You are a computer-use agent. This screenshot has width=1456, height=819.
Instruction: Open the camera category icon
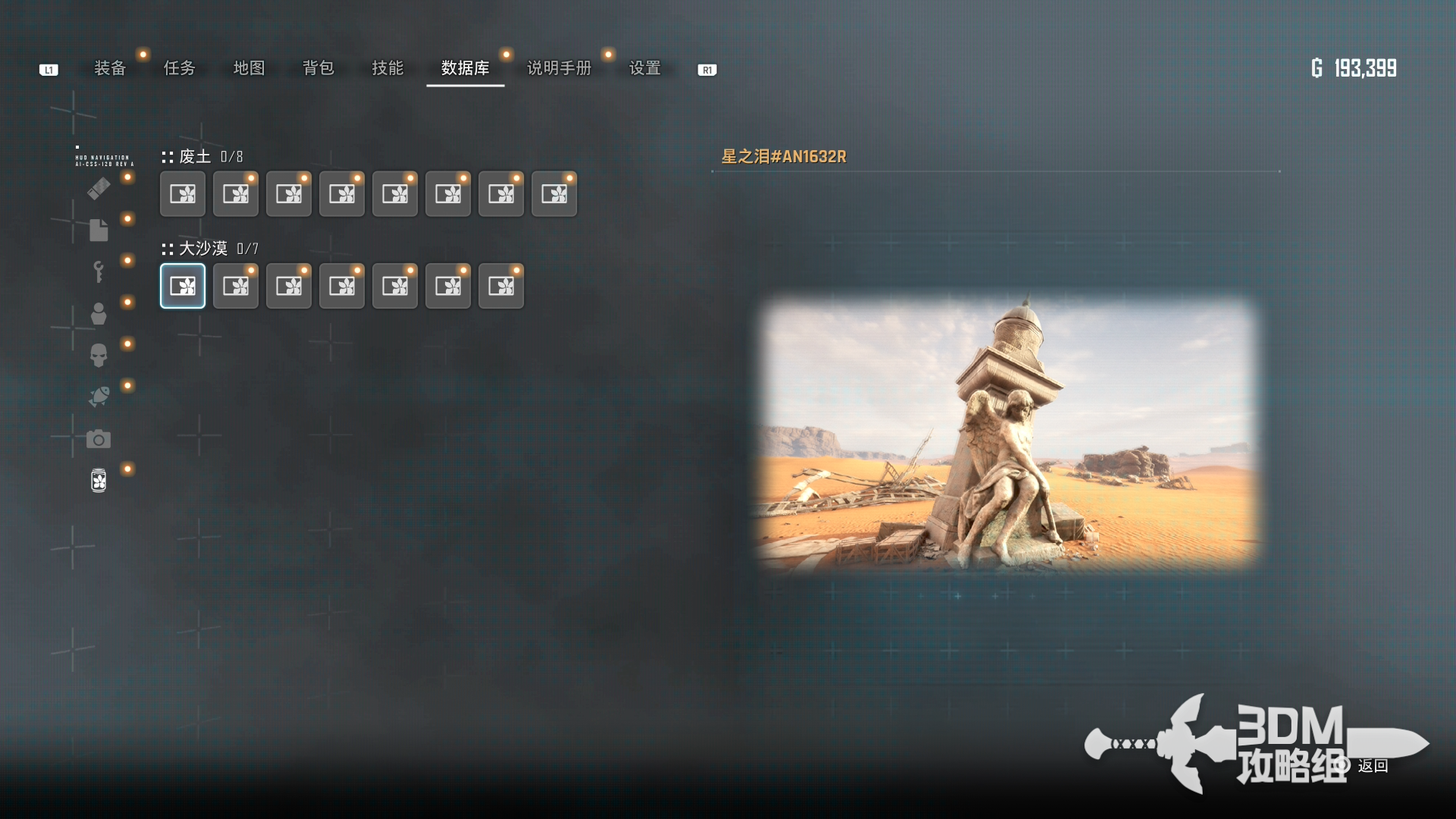tap(99, 439)
